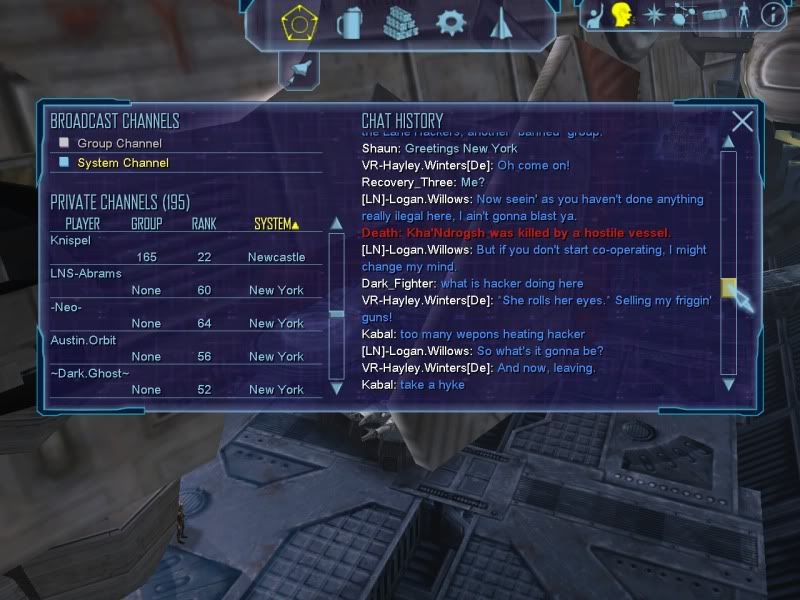800x600 pixels.
Task: Close the chat history window
Action: (x=742, y=122)
